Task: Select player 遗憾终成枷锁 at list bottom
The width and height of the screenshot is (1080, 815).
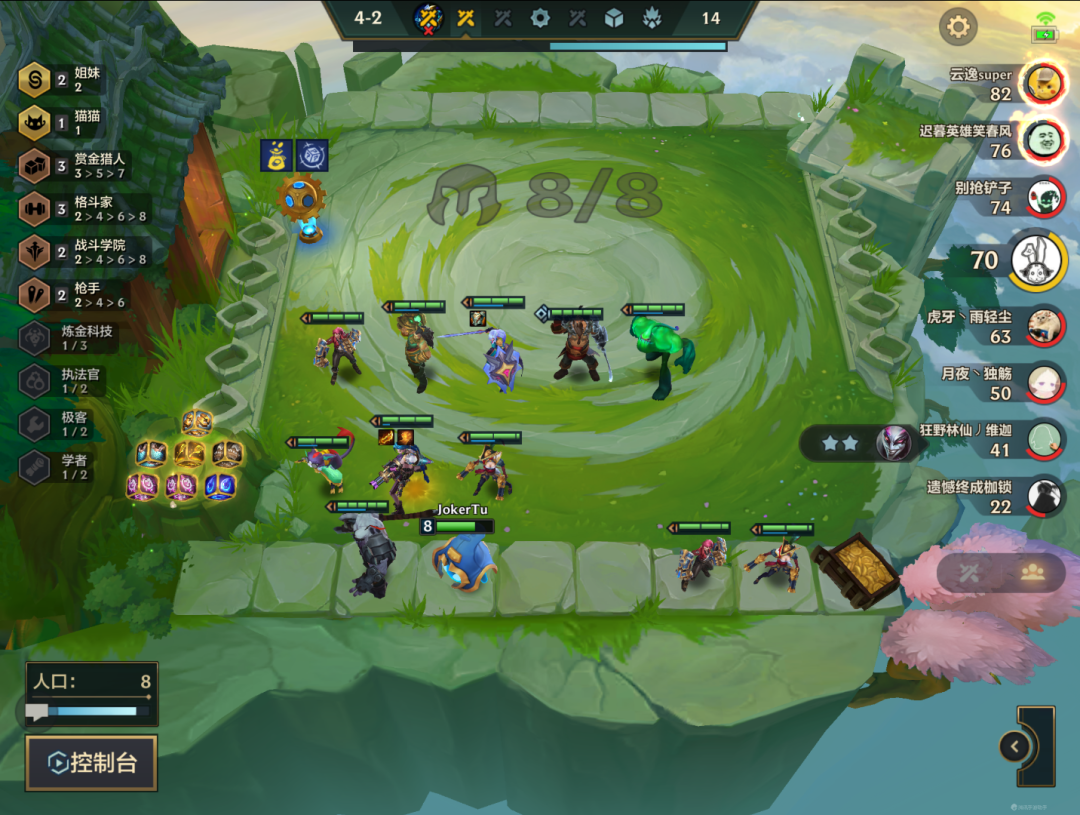Action: click(1045, 496)
